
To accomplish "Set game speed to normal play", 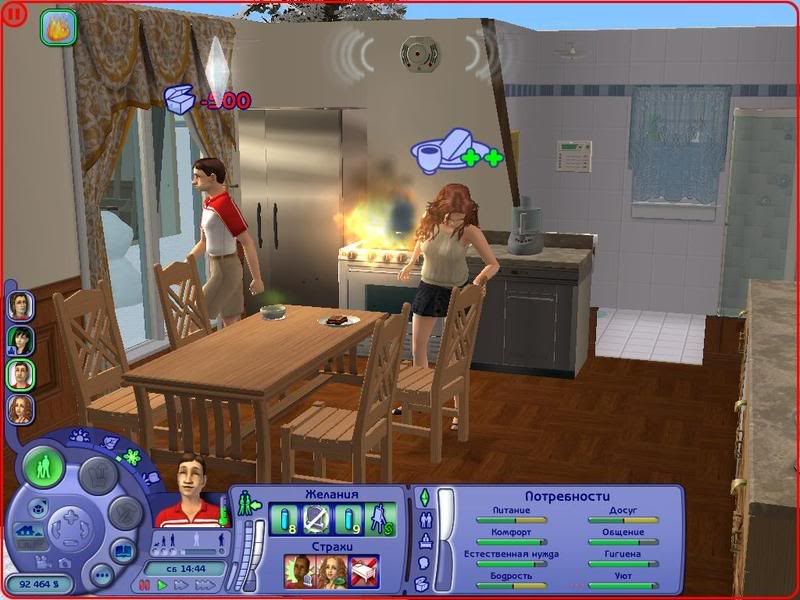I will (161, 585).
